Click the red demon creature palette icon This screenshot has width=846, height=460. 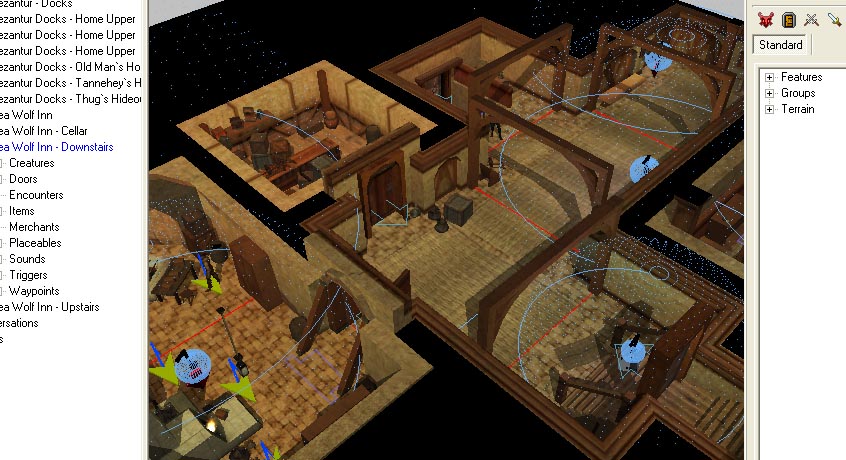pos(766,19)
